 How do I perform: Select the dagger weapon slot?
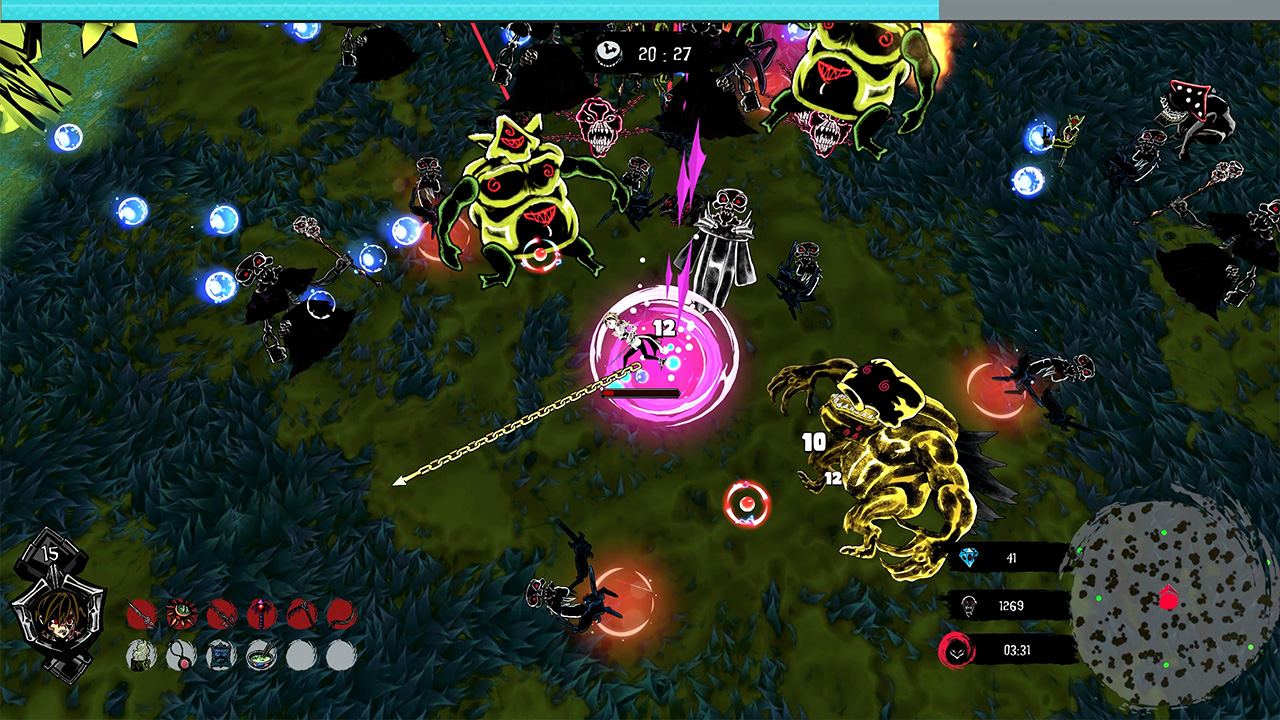[220, 612]
